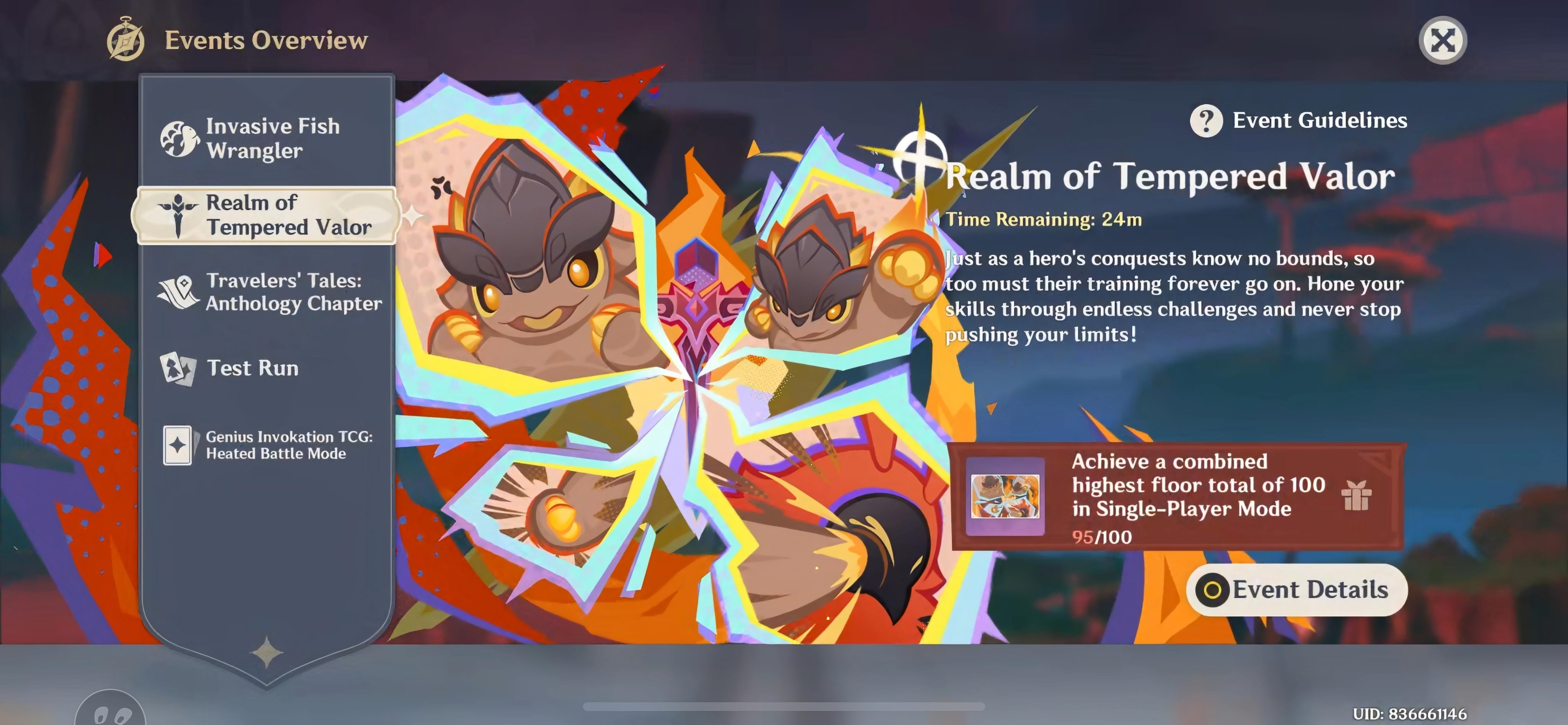1568x725 pixels.
Task: Select the Invasive Fish Wrangler event
Action: 272,139
